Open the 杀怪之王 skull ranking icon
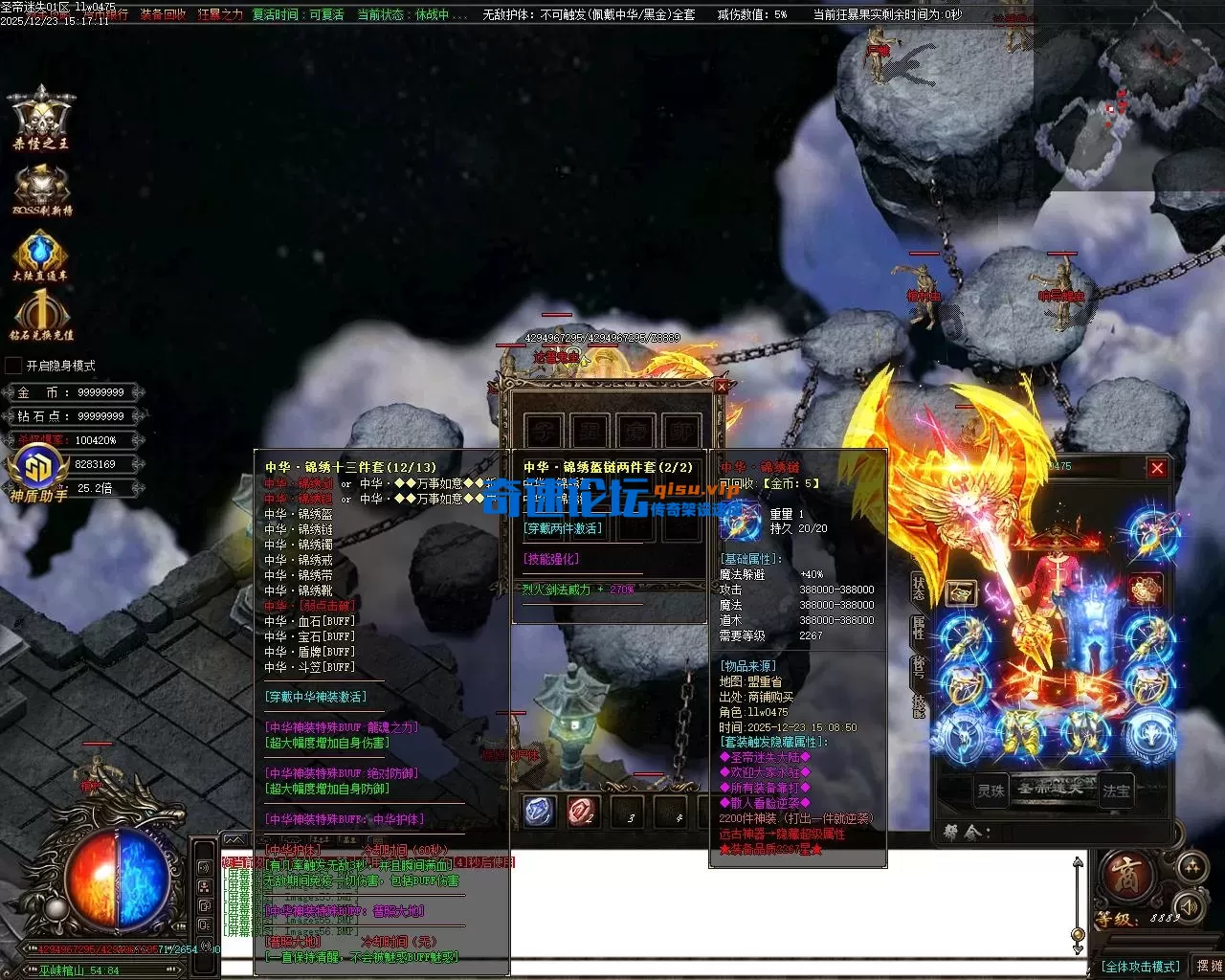The image size is (1225, 980). coord(41,119)
